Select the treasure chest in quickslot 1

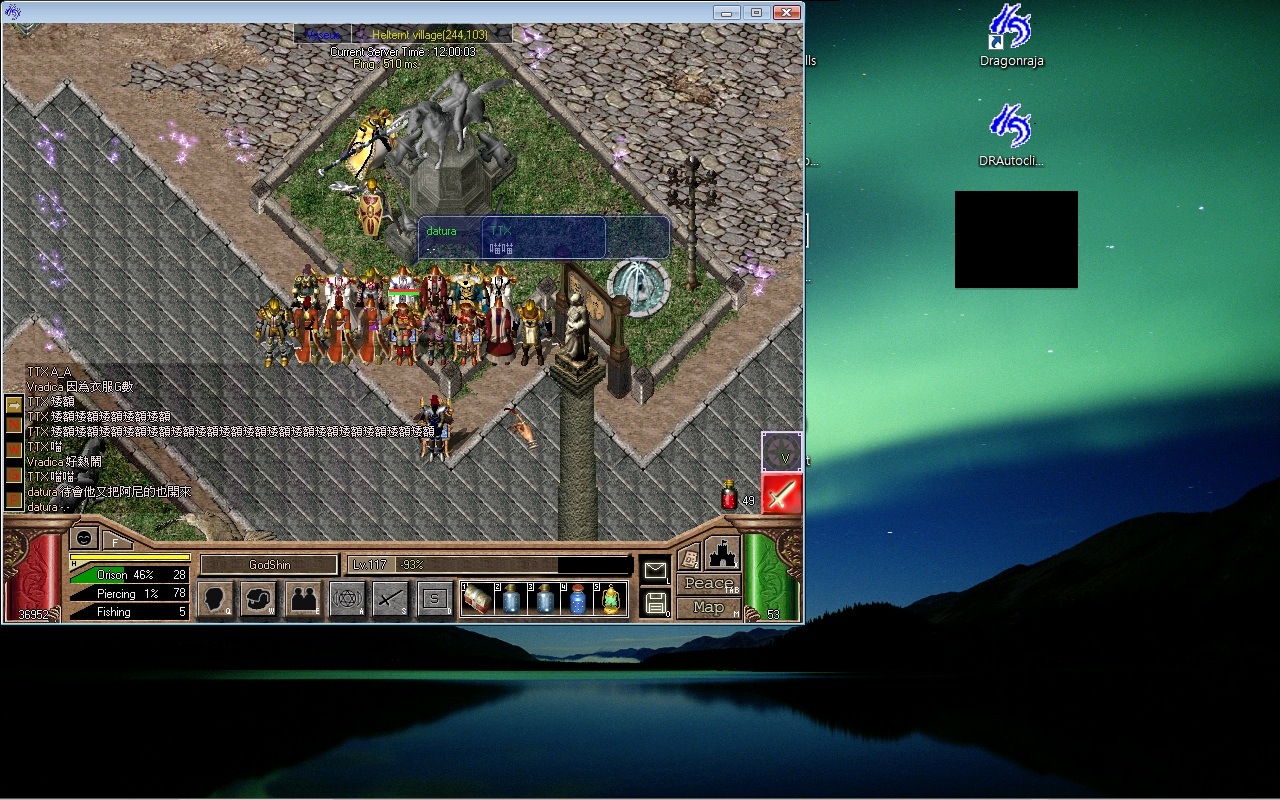[x=478, y=600]
